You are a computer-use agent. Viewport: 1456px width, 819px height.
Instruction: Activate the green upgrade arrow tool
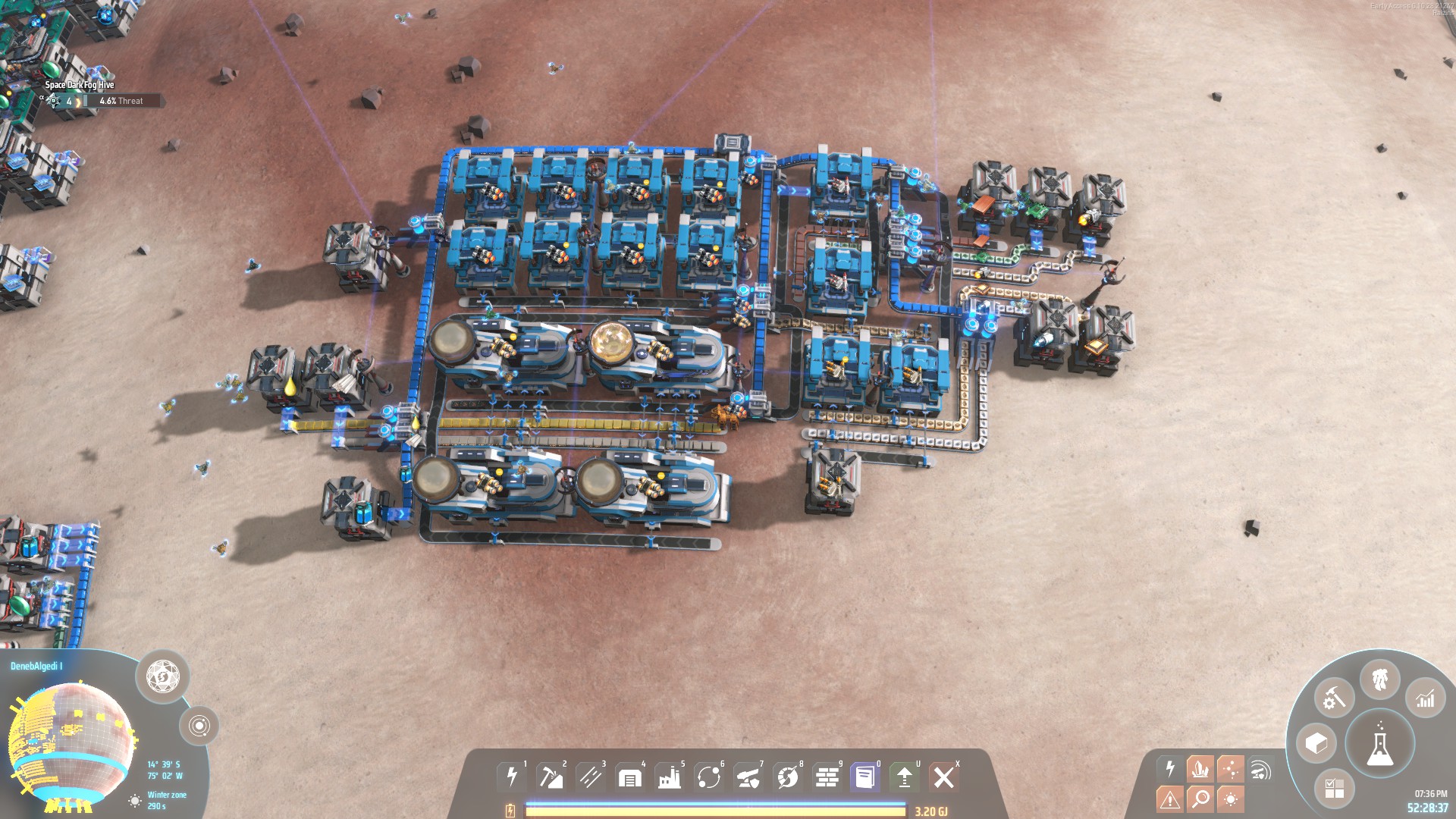[x=904, y=777]
